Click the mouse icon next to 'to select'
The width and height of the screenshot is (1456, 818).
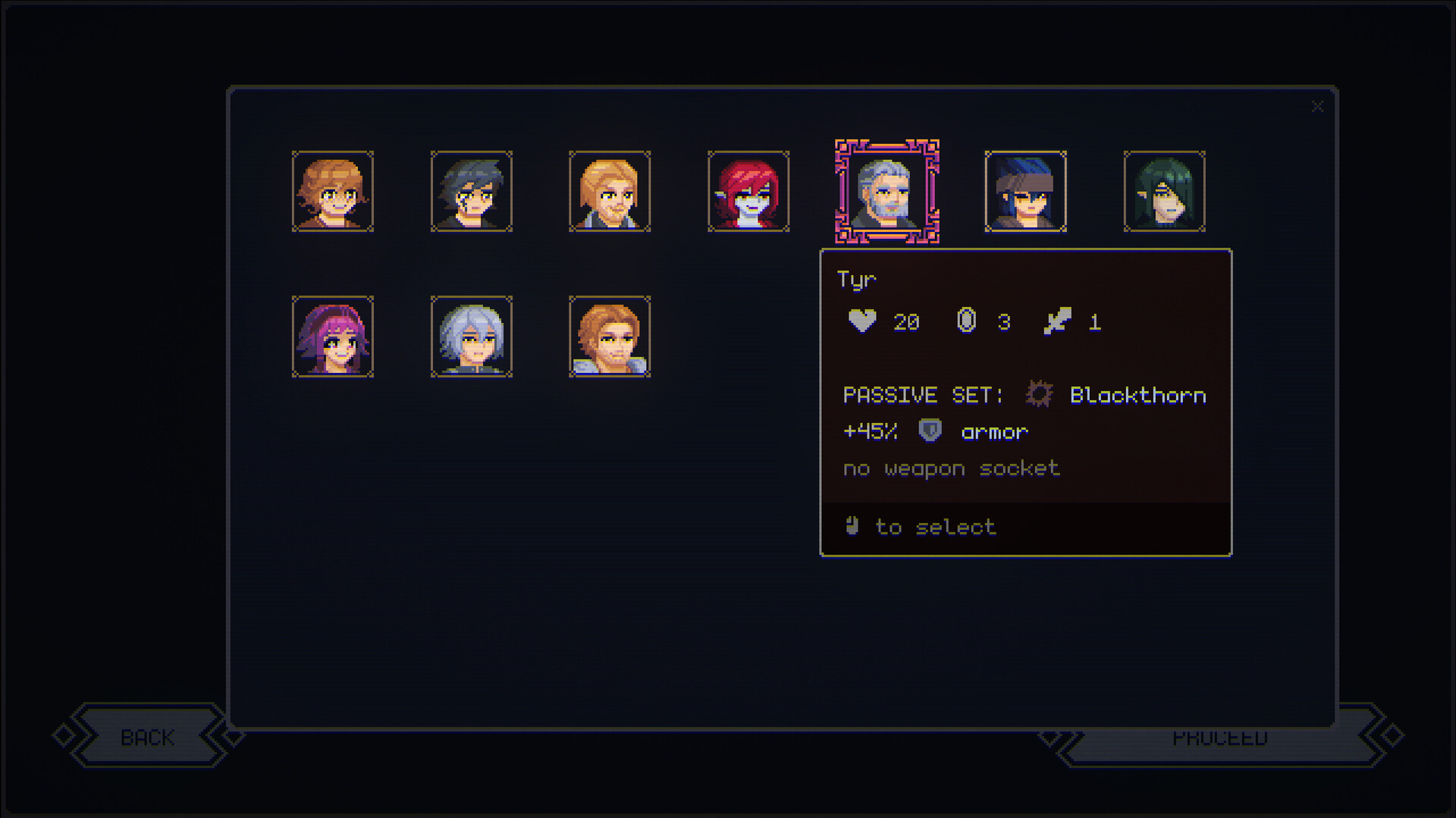[x=852, y=526]
